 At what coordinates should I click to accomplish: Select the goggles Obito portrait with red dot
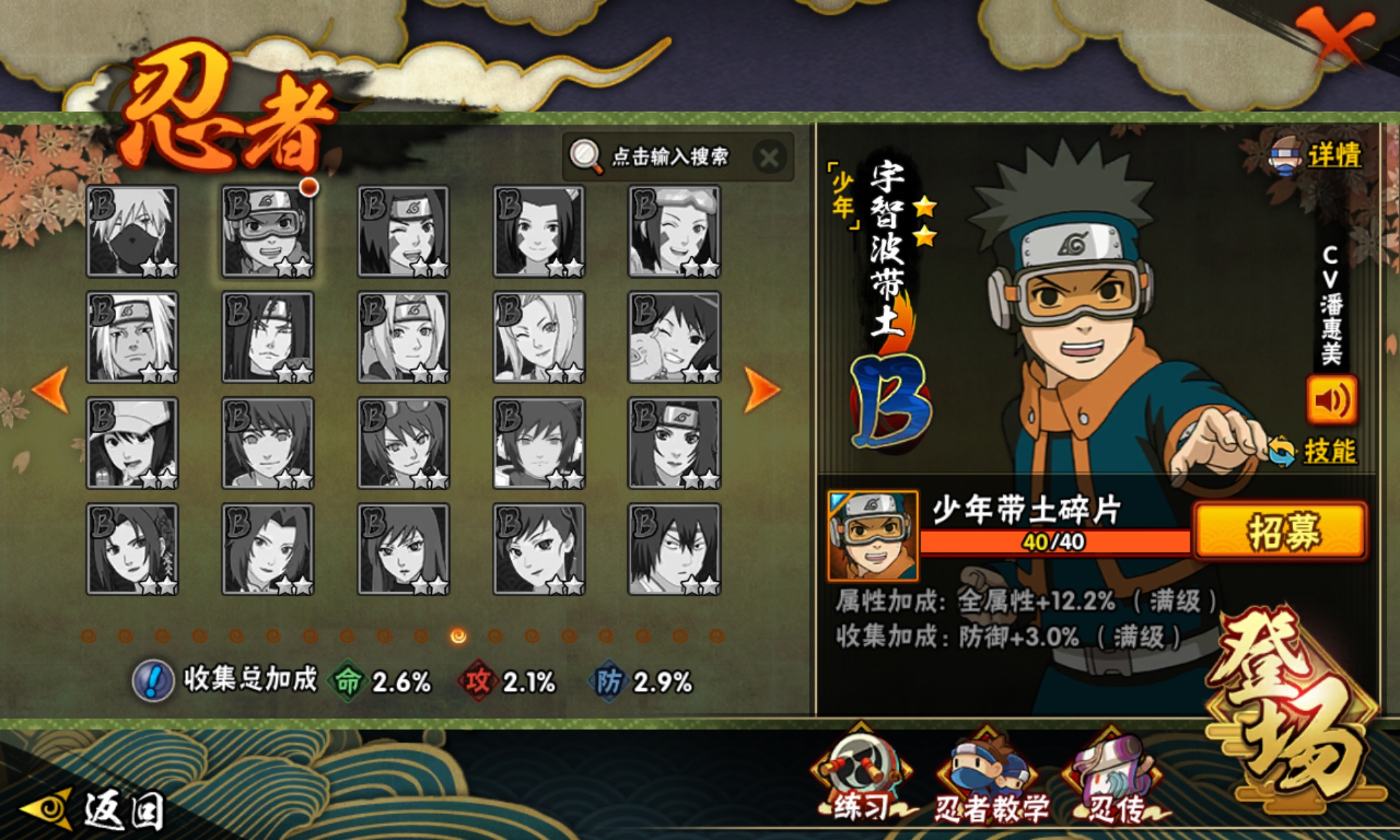pos(267,232)
